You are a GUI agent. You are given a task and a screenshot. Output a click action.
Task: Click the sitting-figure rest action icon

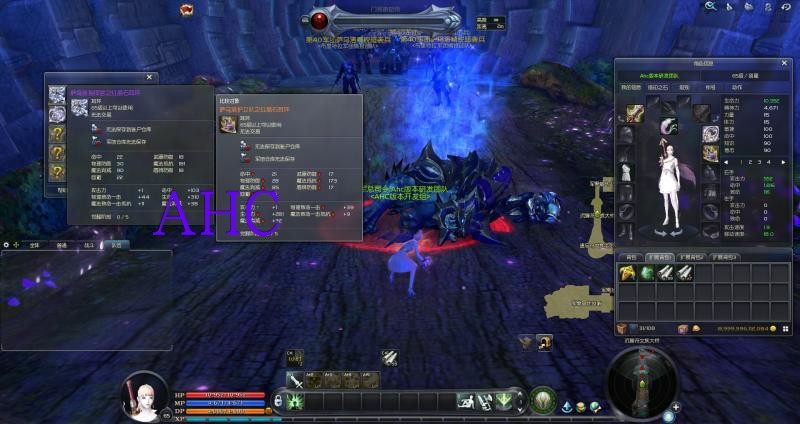465,400
